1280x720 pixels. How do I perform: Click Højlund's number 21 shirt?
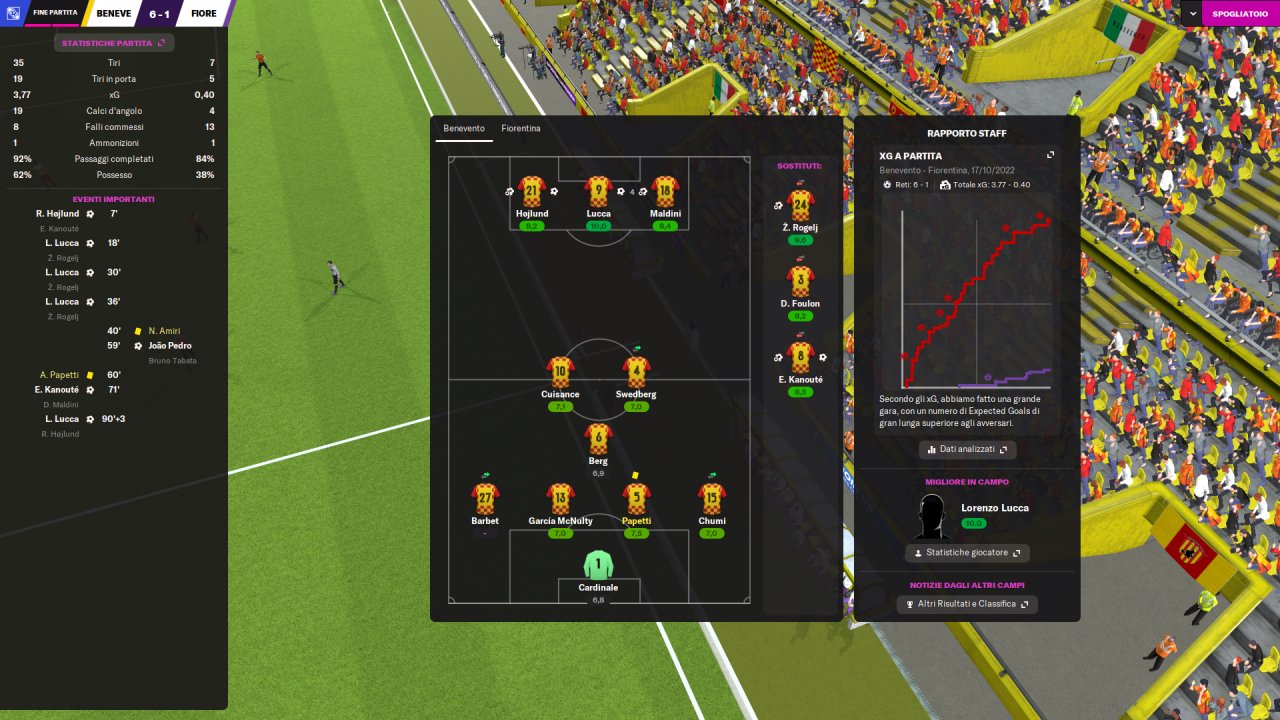tap(531, 191)
